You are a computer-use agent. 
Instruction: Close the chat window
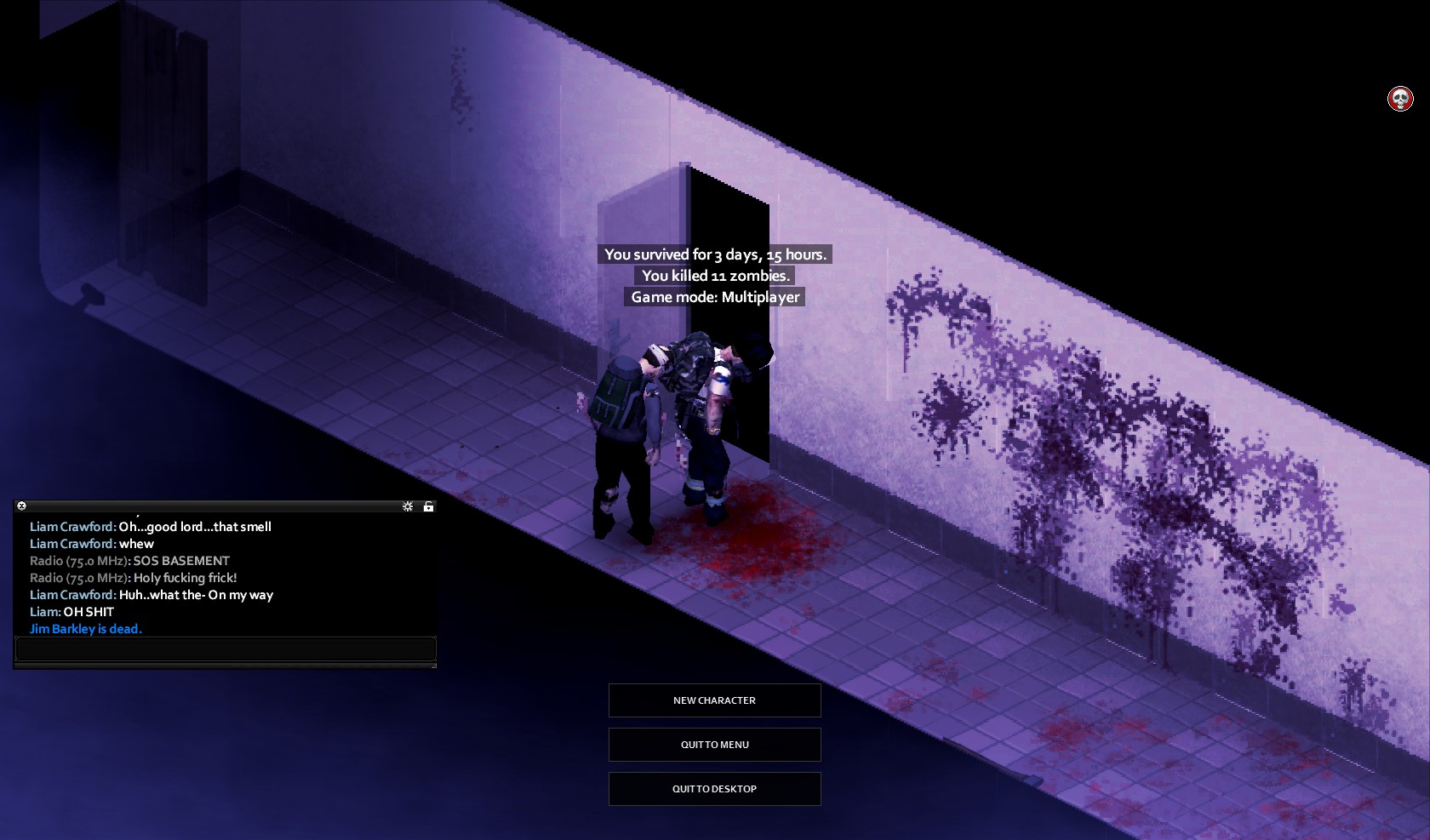tap(22, 506)
